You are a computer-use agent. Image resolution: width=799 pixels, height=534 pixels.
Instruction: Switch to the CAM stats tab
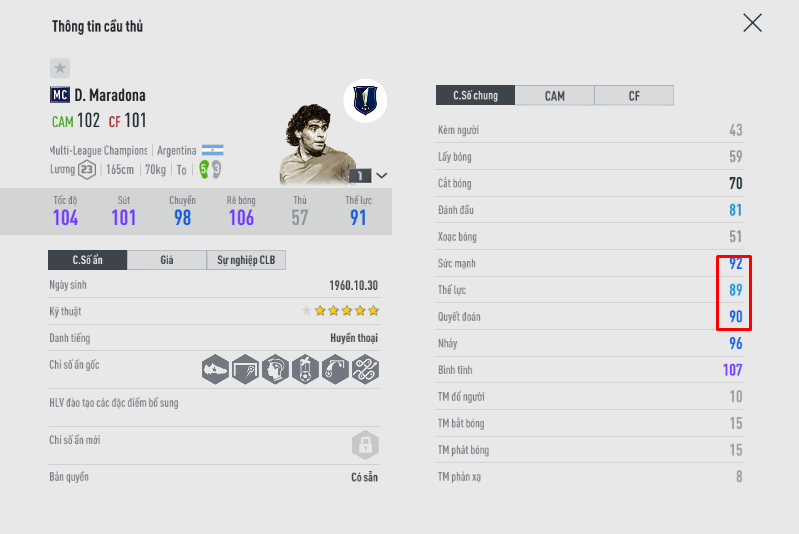pyautogui.click(x=554, y=96)
